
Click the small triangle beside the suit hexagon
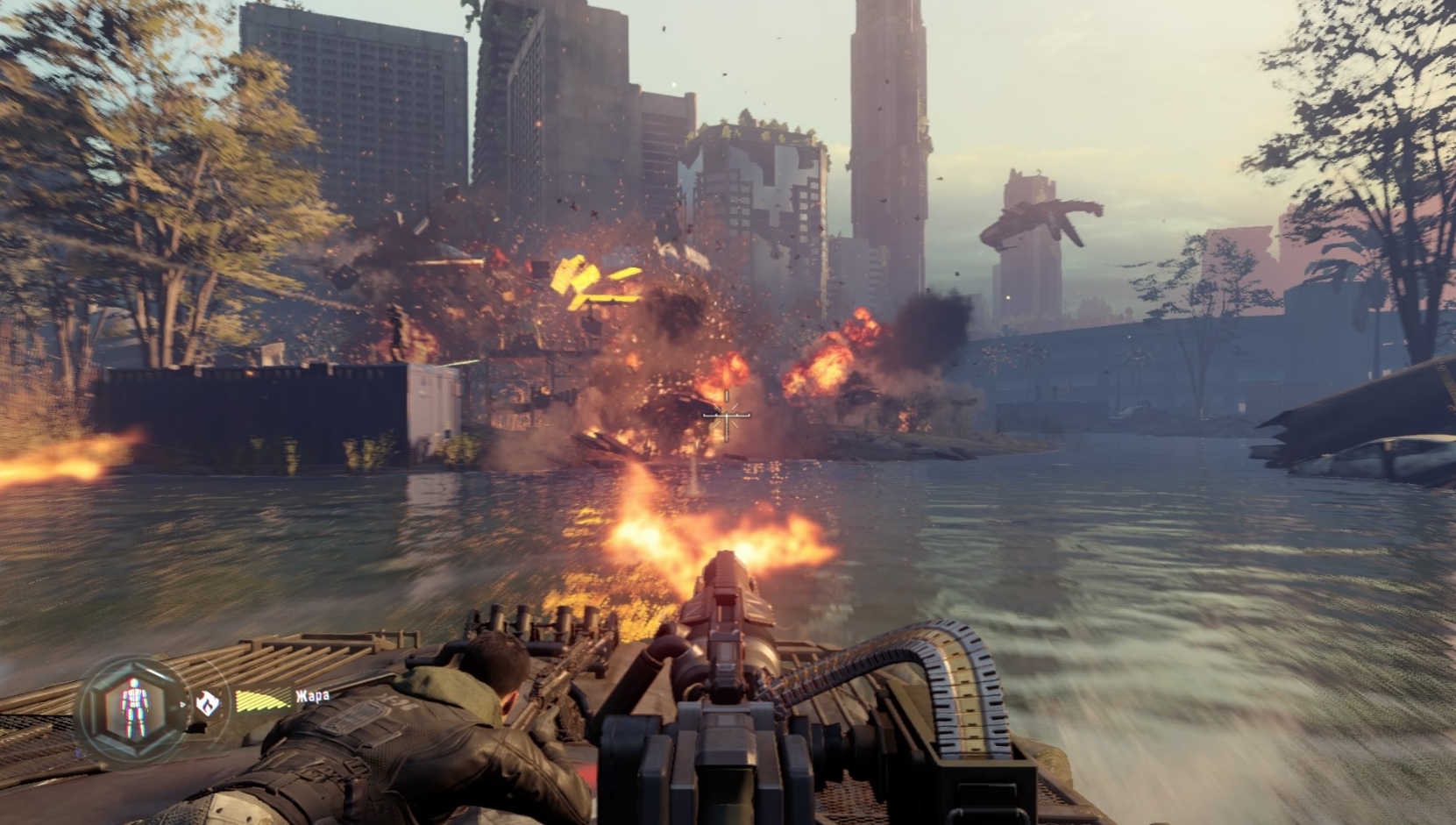(183, 704)
